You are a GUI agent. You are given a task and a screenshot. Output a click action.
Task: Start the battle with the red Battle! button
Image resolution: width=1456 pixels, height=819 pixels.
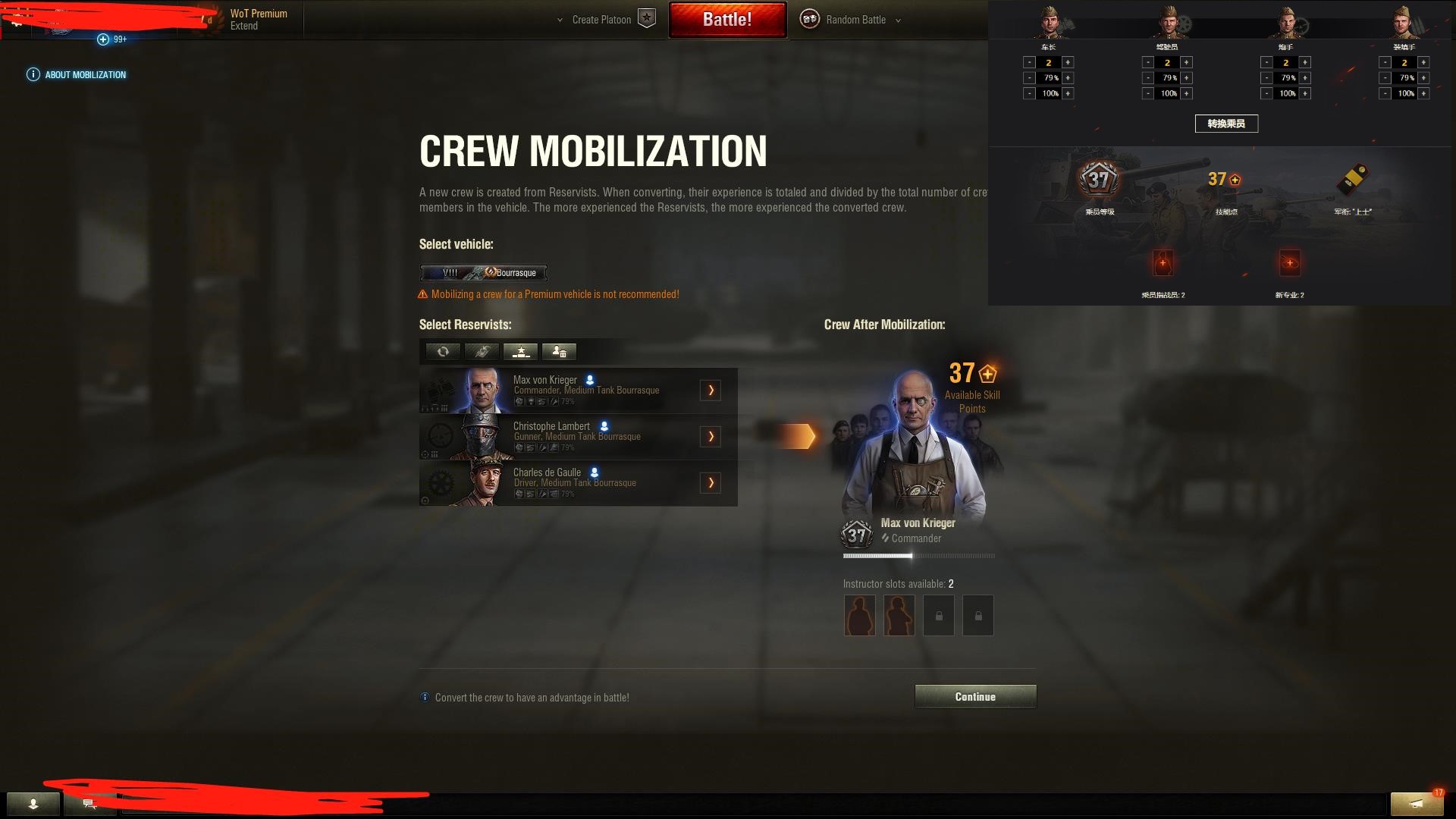tap(727, 20)
